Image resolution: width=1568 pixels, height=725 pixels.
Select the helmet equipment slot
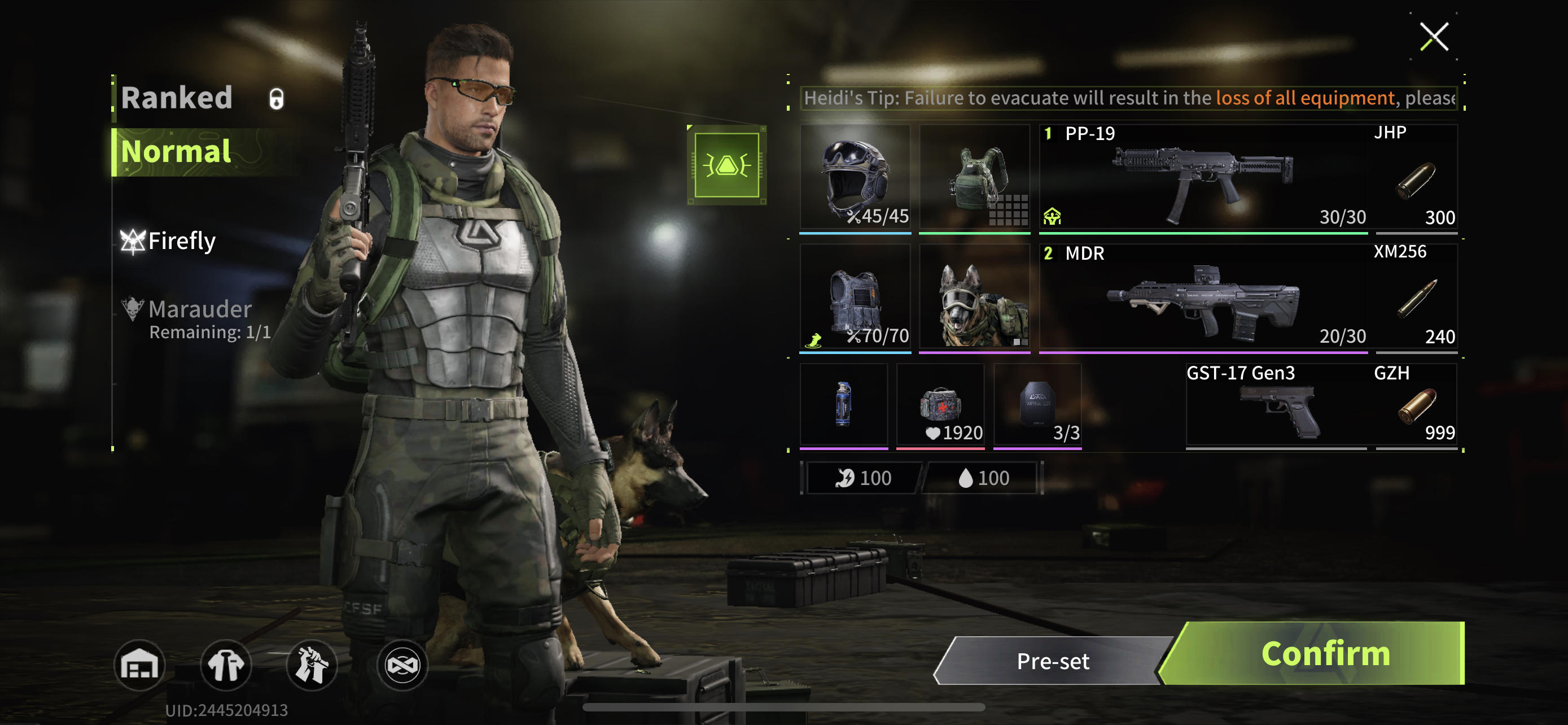(855, 177)
